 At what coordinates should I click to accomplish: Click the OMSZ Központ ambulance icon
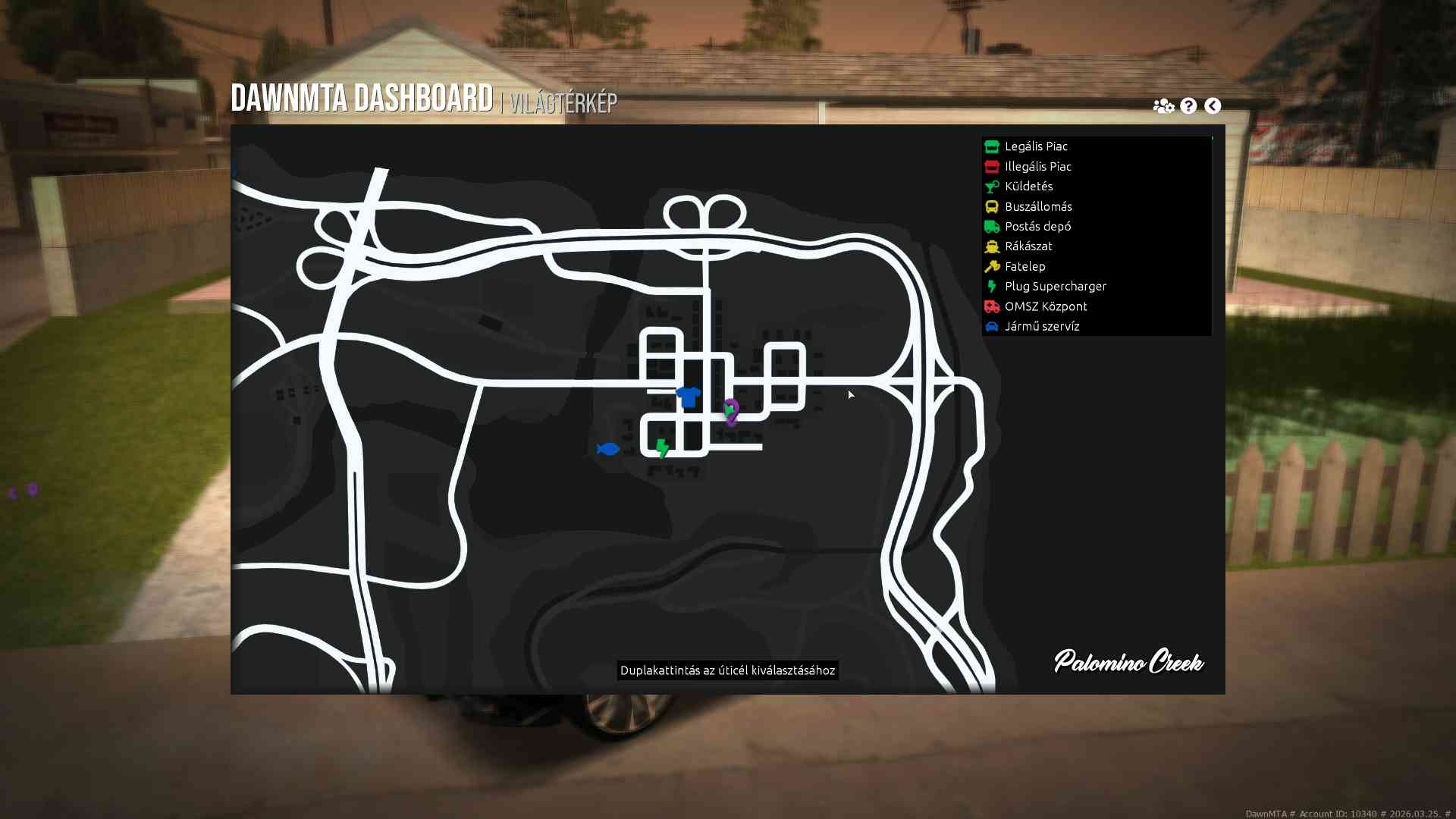click(x=992, y=306)
